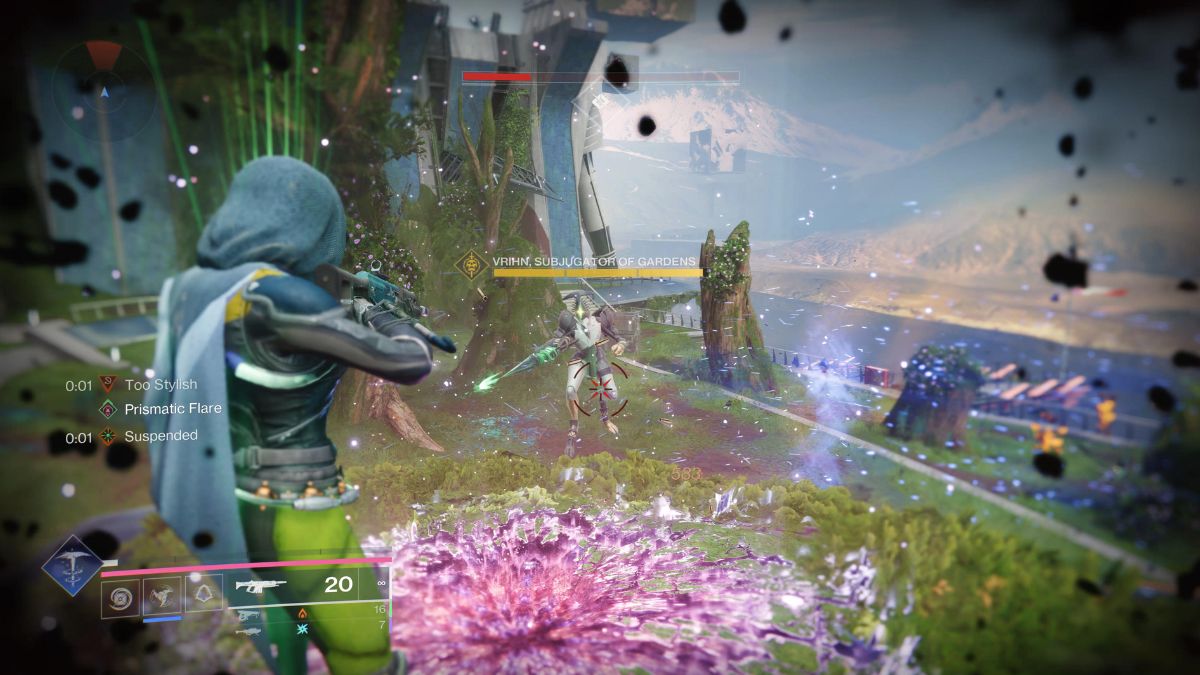Select the super ability diamond icon

coord(73,565)
